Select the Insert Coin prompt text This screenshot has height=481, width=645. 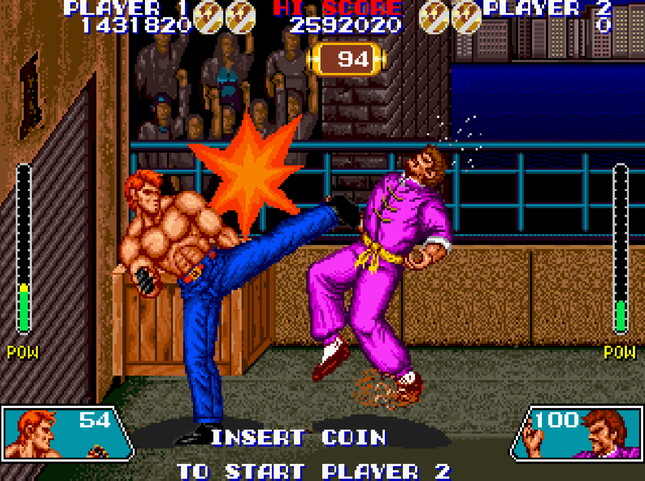[297, 437]
